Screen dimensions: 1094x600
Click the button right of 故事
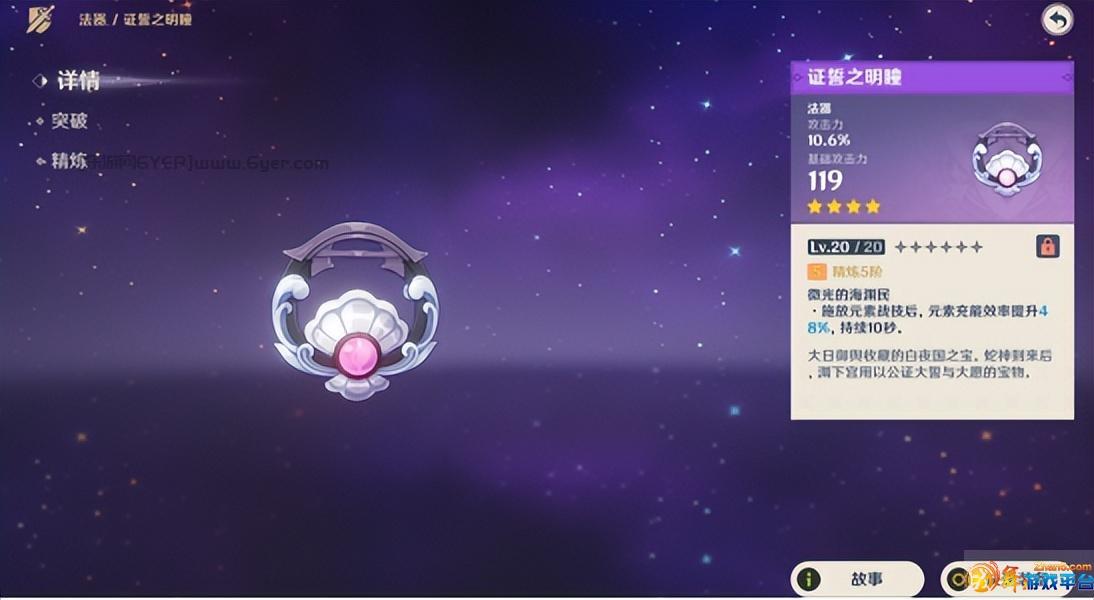coord(1010,579)
